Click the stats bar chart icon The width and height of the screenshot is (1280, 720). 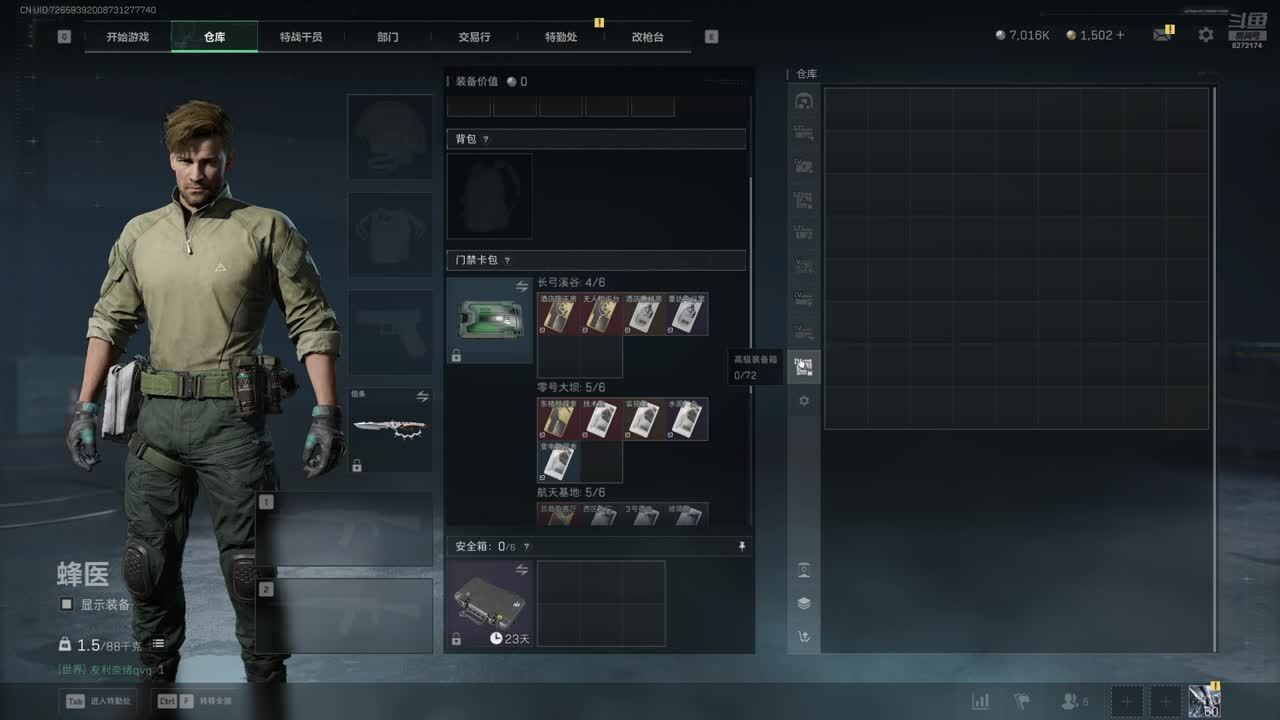980,701
